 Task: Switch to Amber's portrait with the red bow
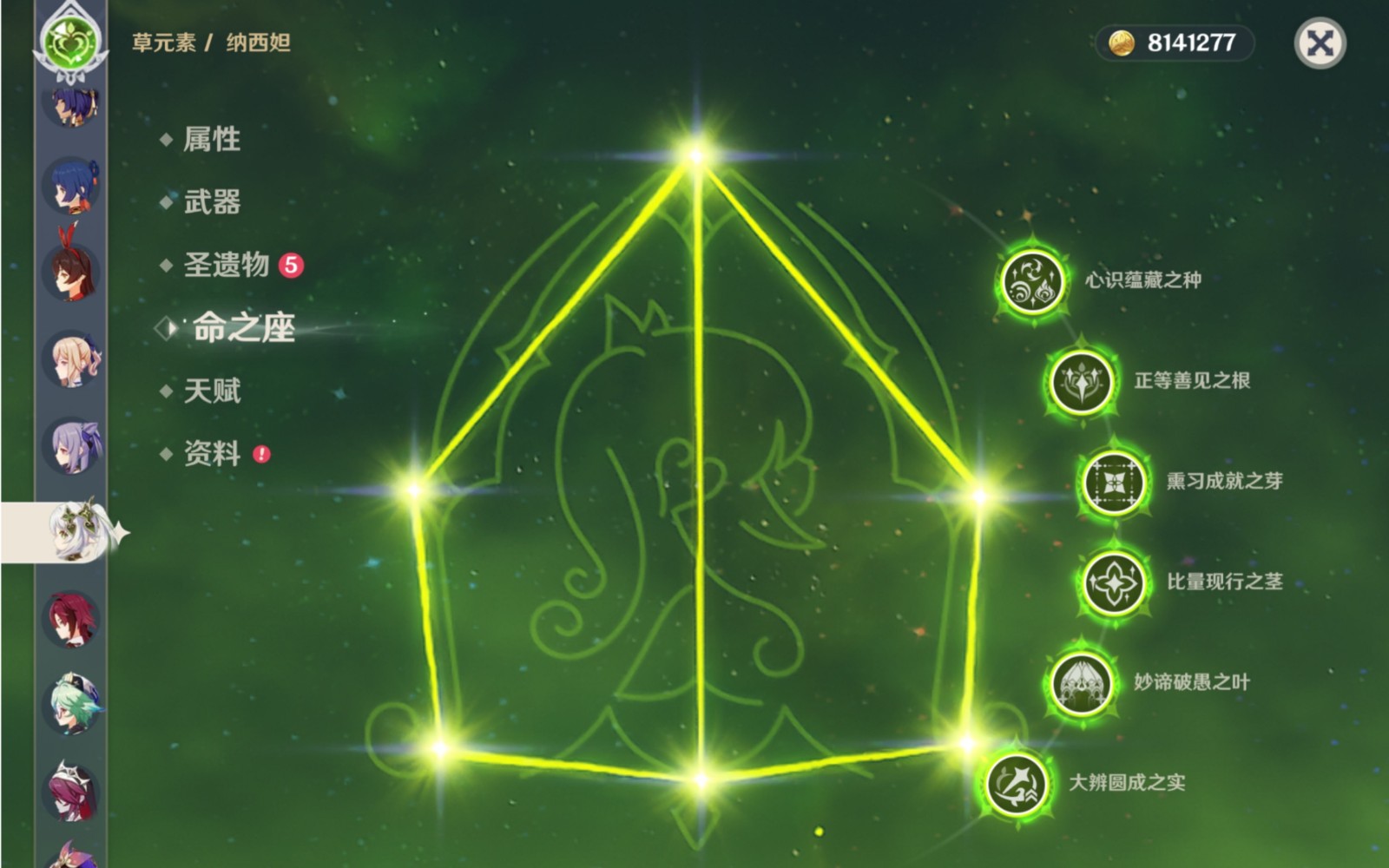71,271
